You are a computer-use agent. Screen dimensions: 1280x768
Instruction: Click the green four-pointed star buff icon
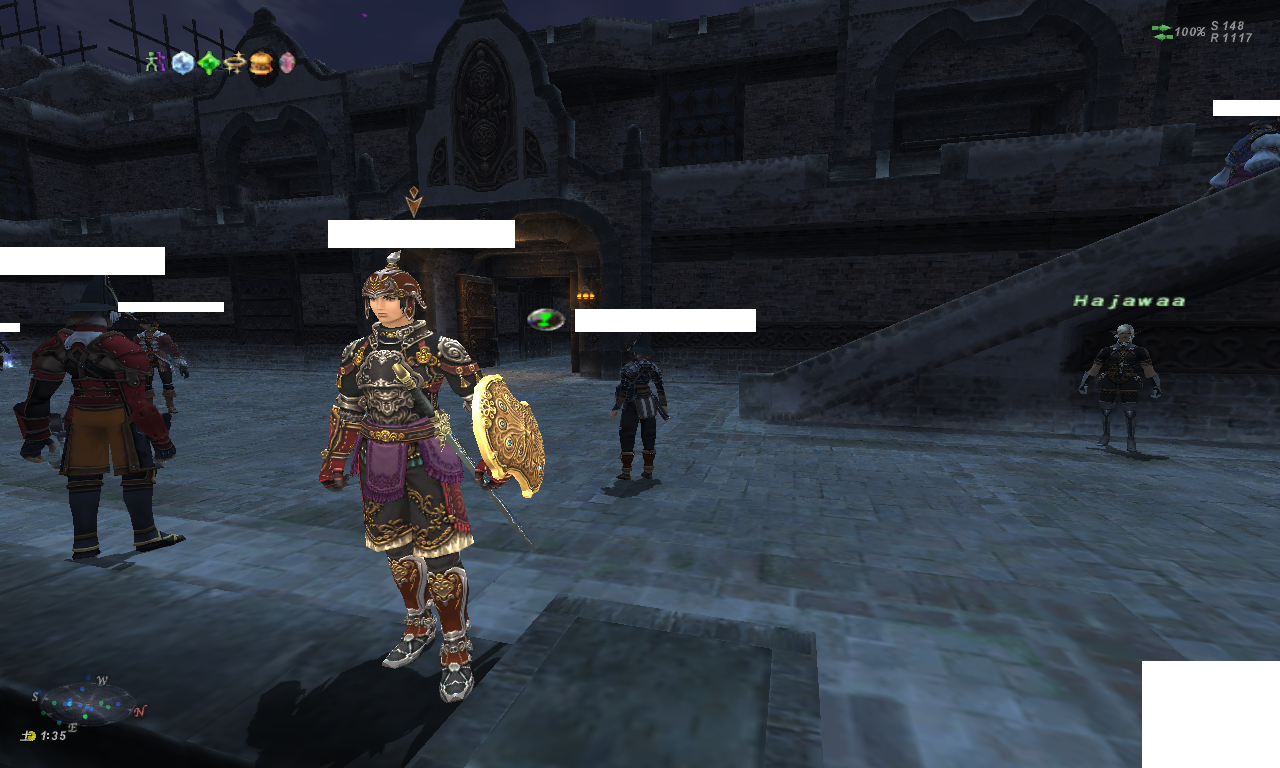[208, 64]
